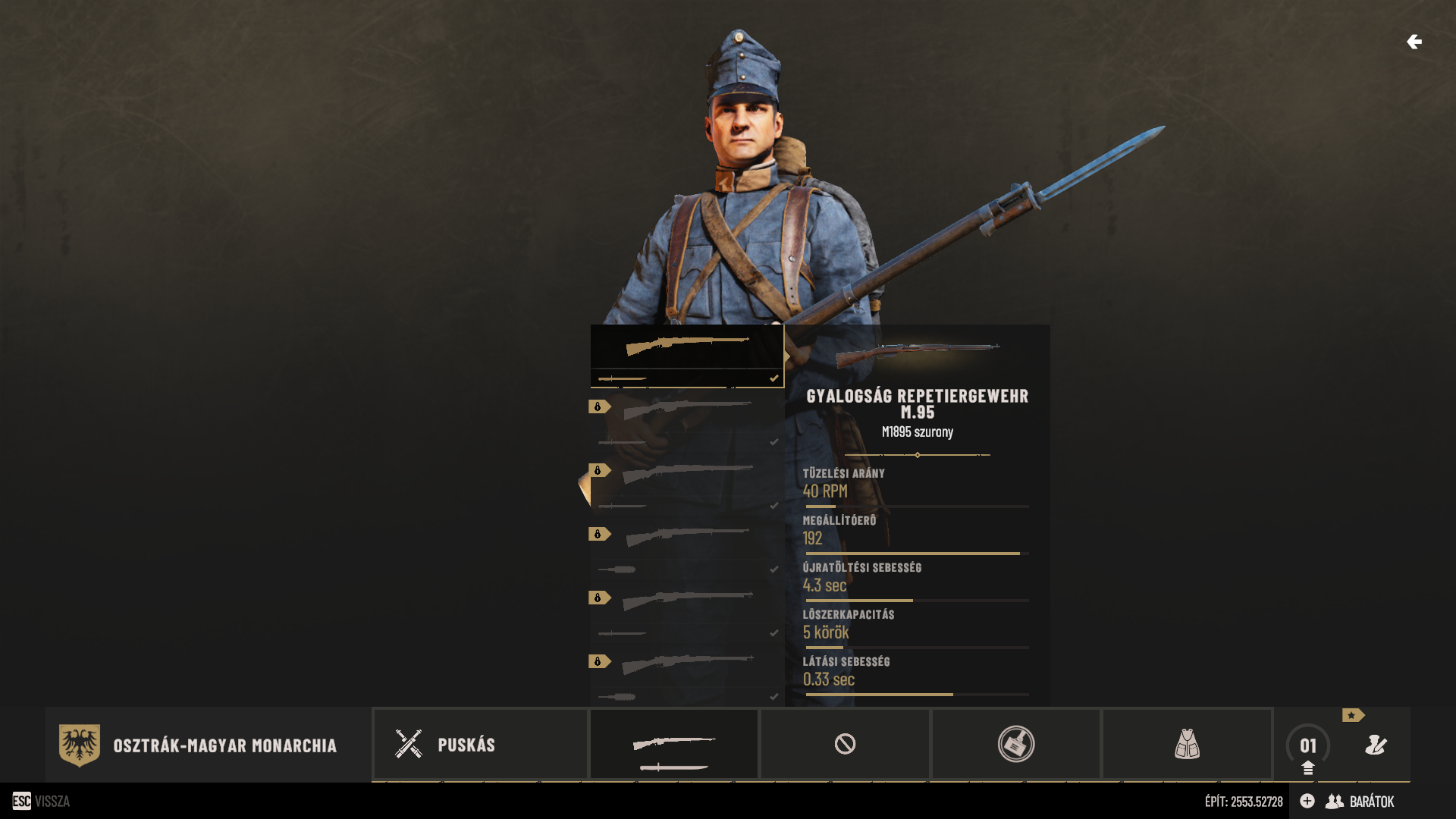Click the Vissza back label

tap(52, 802)
